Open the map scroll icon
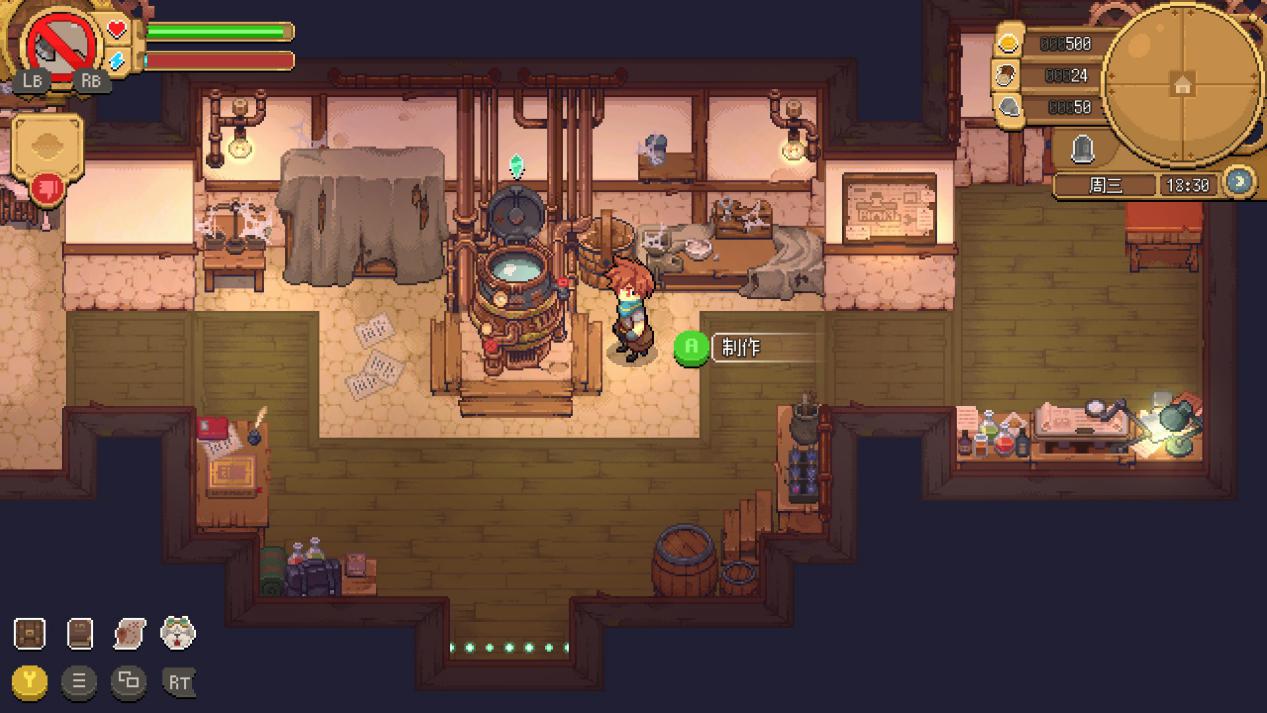The image size is (1267, 713). pos(129,633)
